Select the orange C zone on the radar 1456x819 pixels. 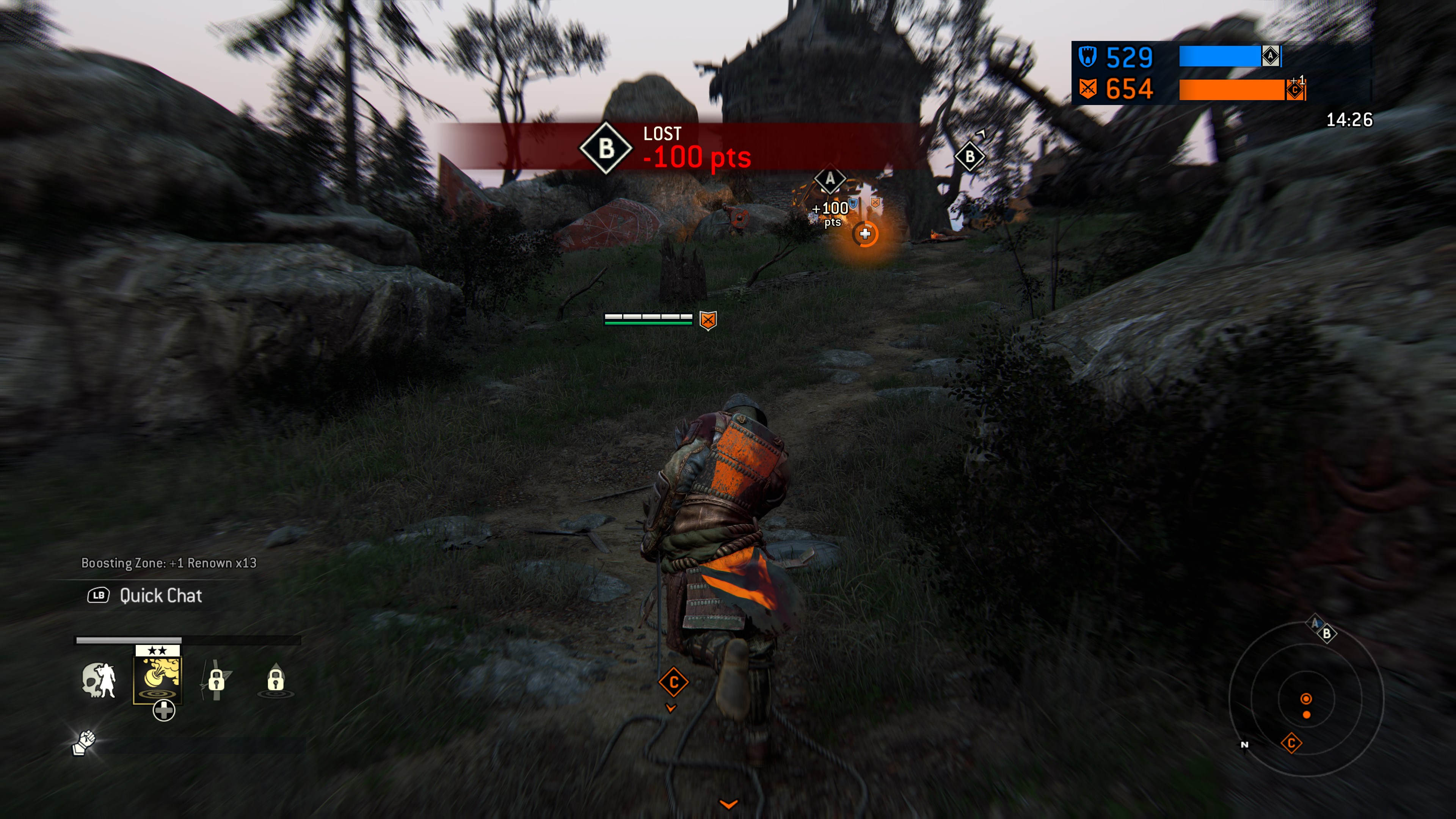point(1291,743)
